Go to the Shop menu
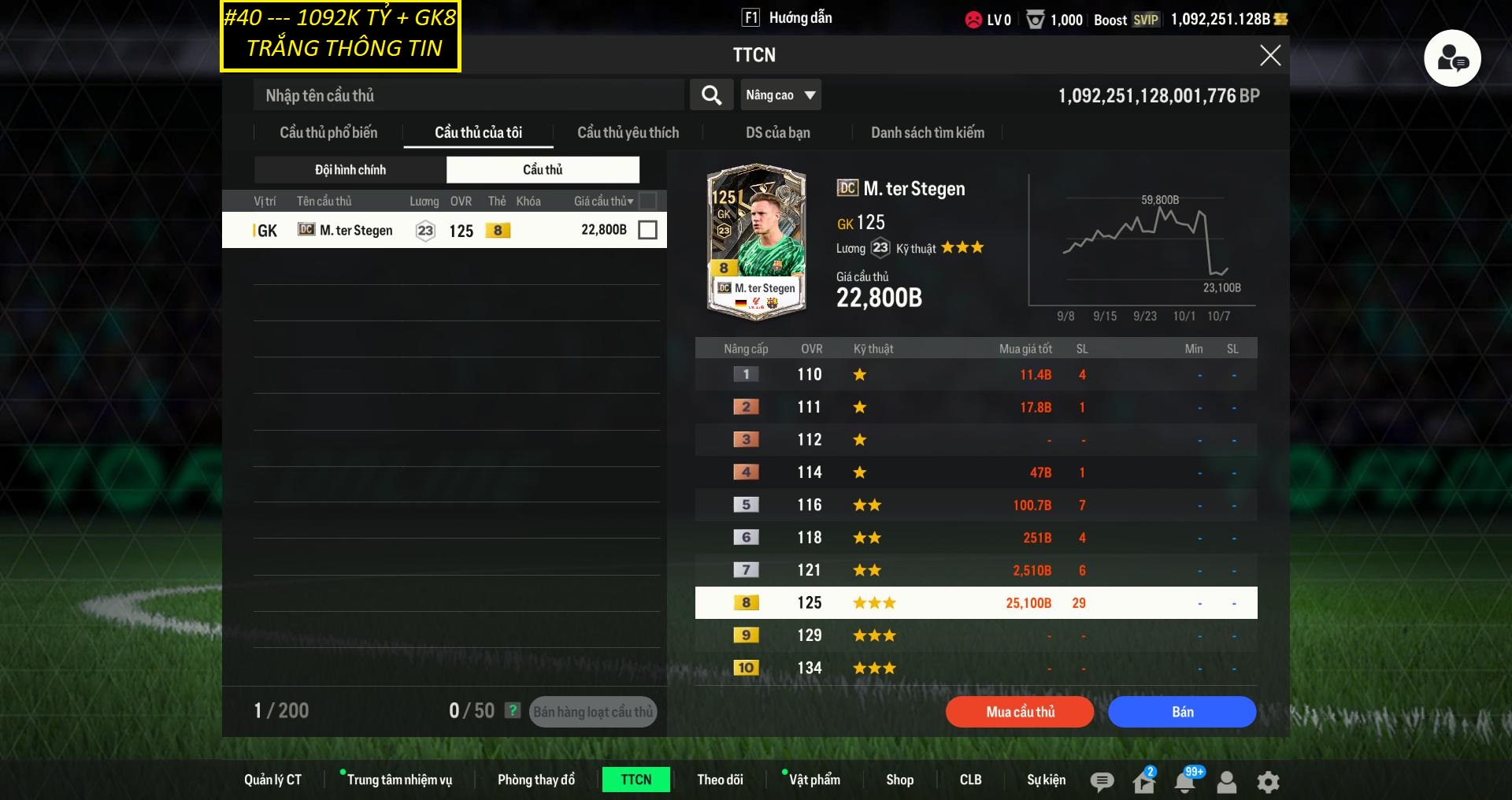 coord(899,780)
